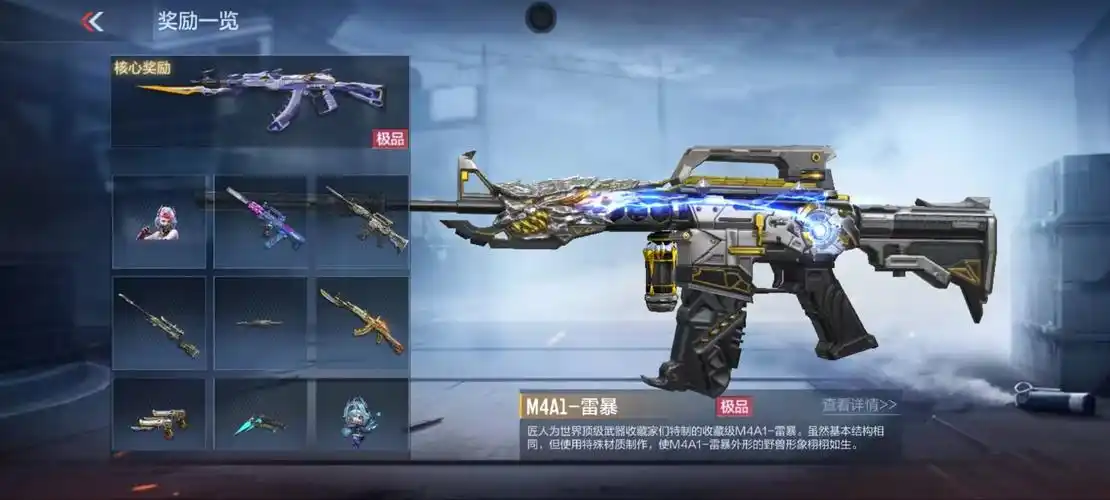
Task: Go back using the double-arrow button
Action: 92,21
